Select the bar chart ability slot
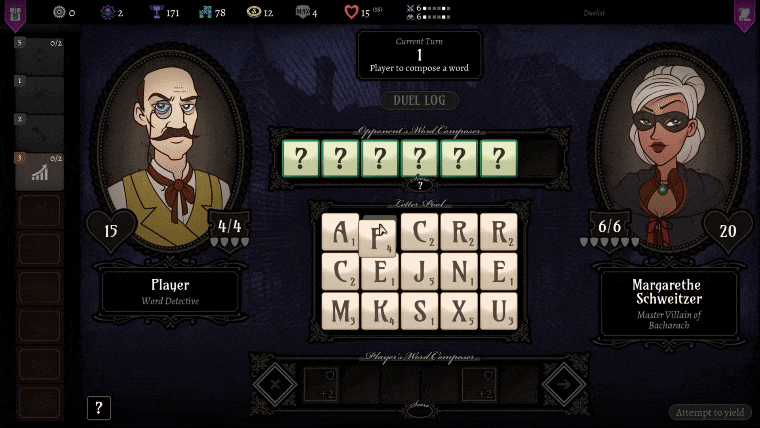760x428 pixels. coord(40,173)
